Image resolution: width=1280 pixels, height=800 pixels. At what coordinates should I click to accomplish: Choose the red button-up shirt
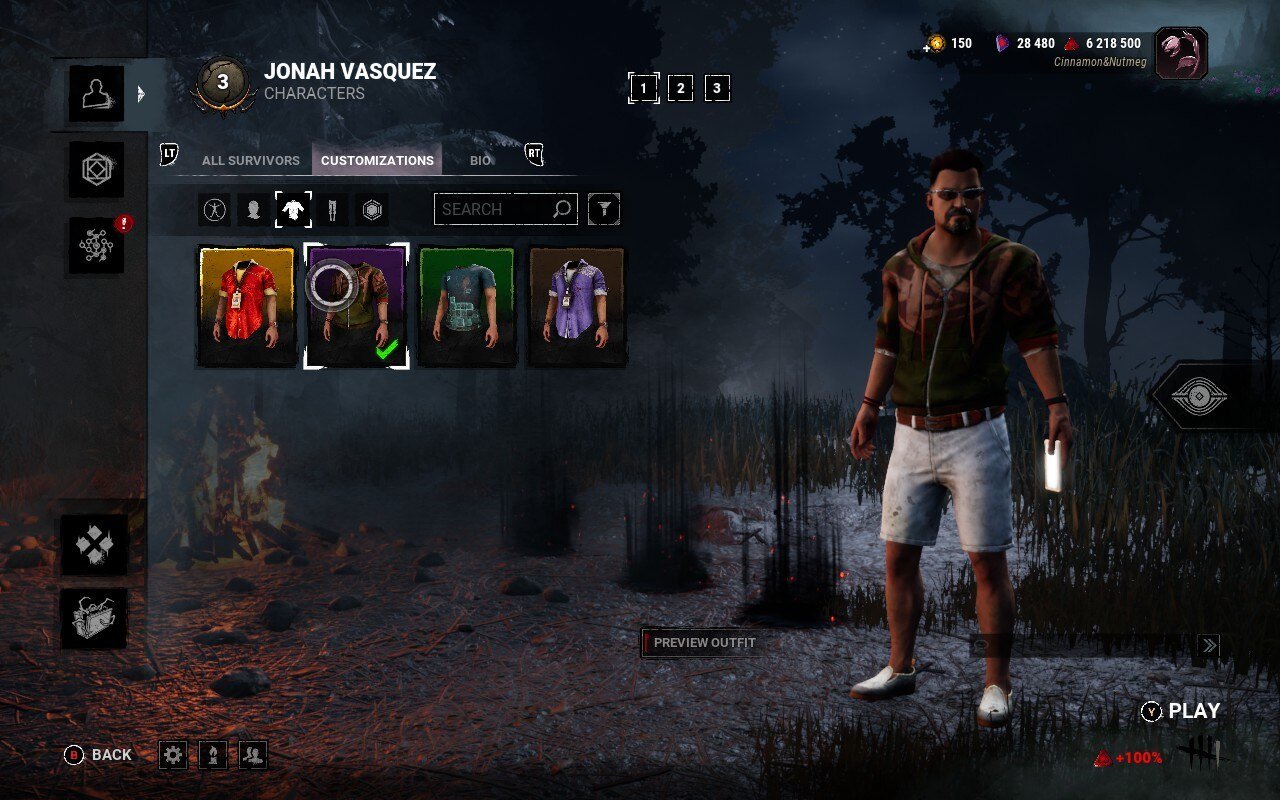pyautogui.click(x=247, y=306)
